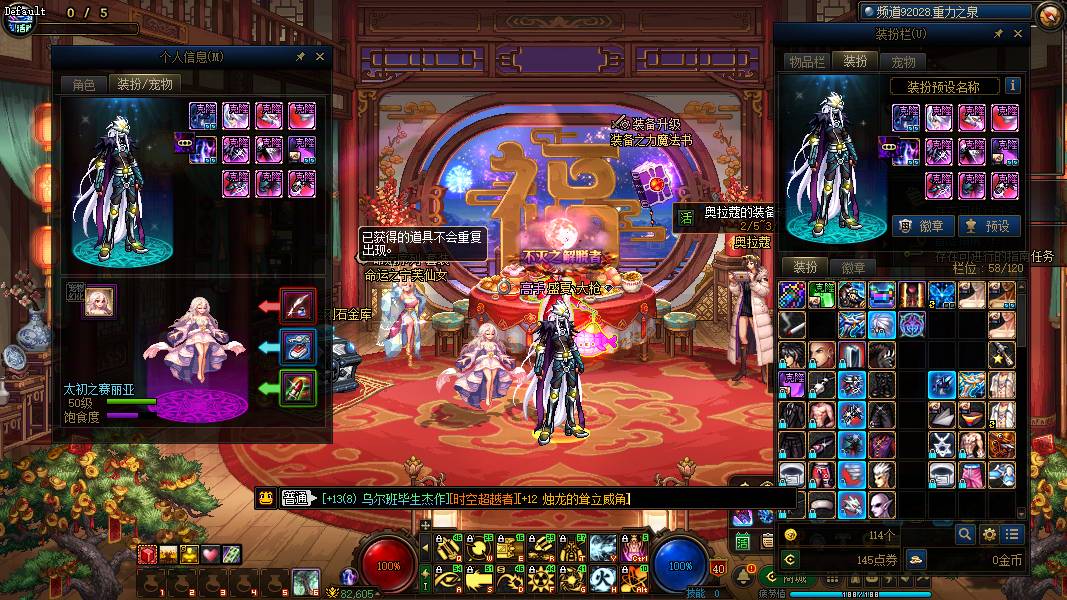Screen dimensions: 1067x600
Task: Click the pet portrait icon
Action: pyautogui.click(x=99, y=302)
